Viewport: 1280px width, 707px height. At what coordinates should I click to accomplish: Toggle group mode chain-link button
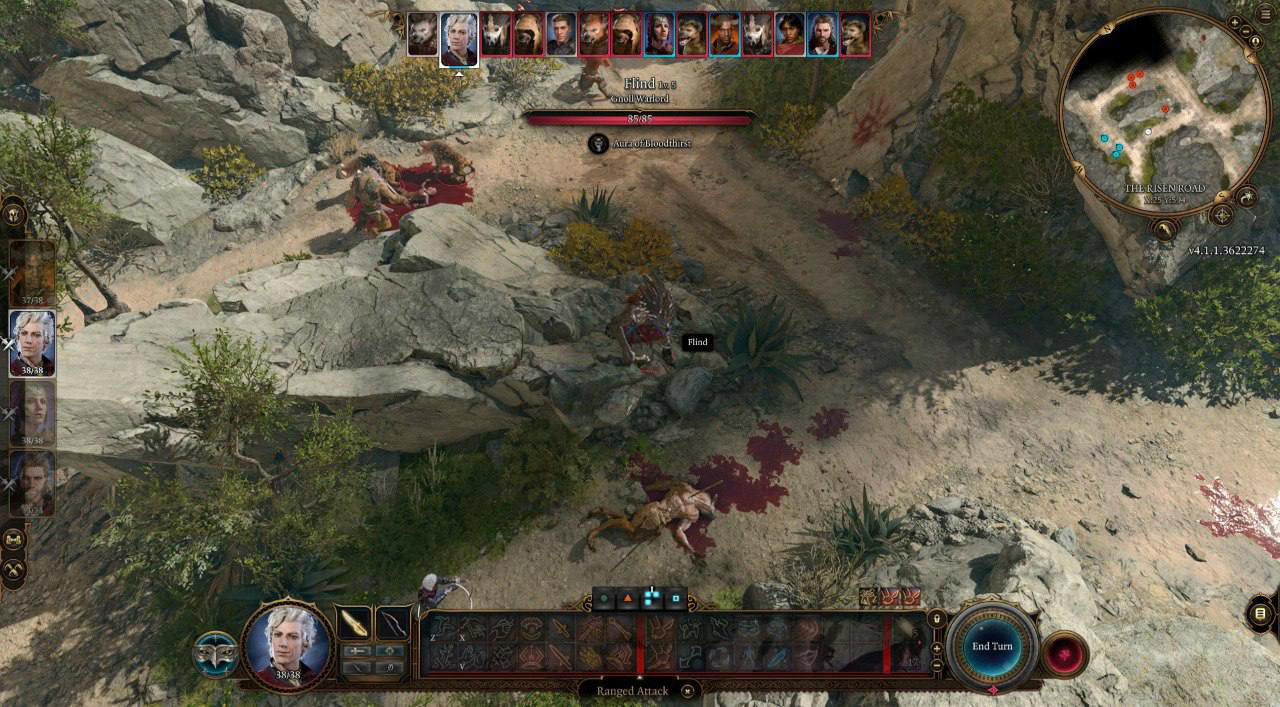pyautogui.click(x=14, y=540)
